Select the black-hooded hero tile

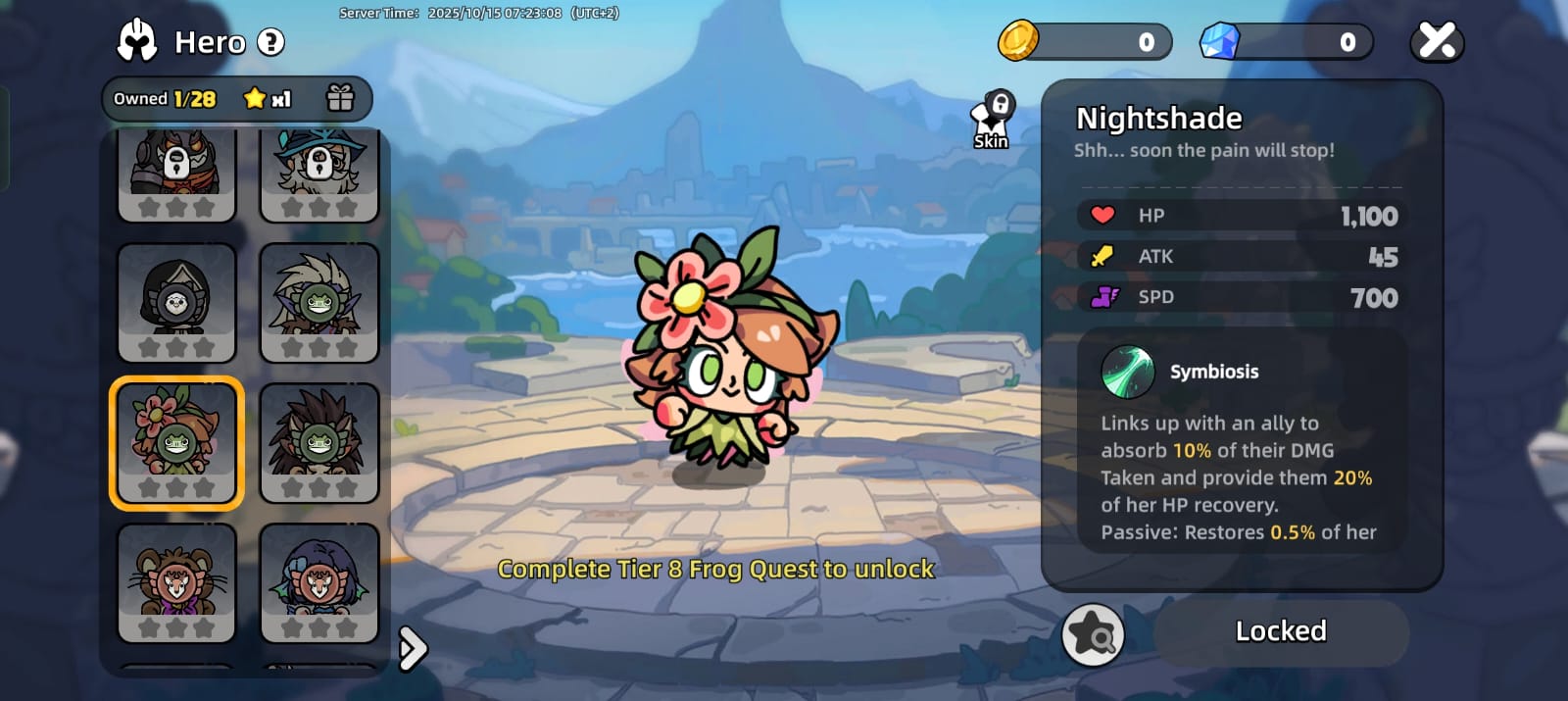tap(176, 302)
